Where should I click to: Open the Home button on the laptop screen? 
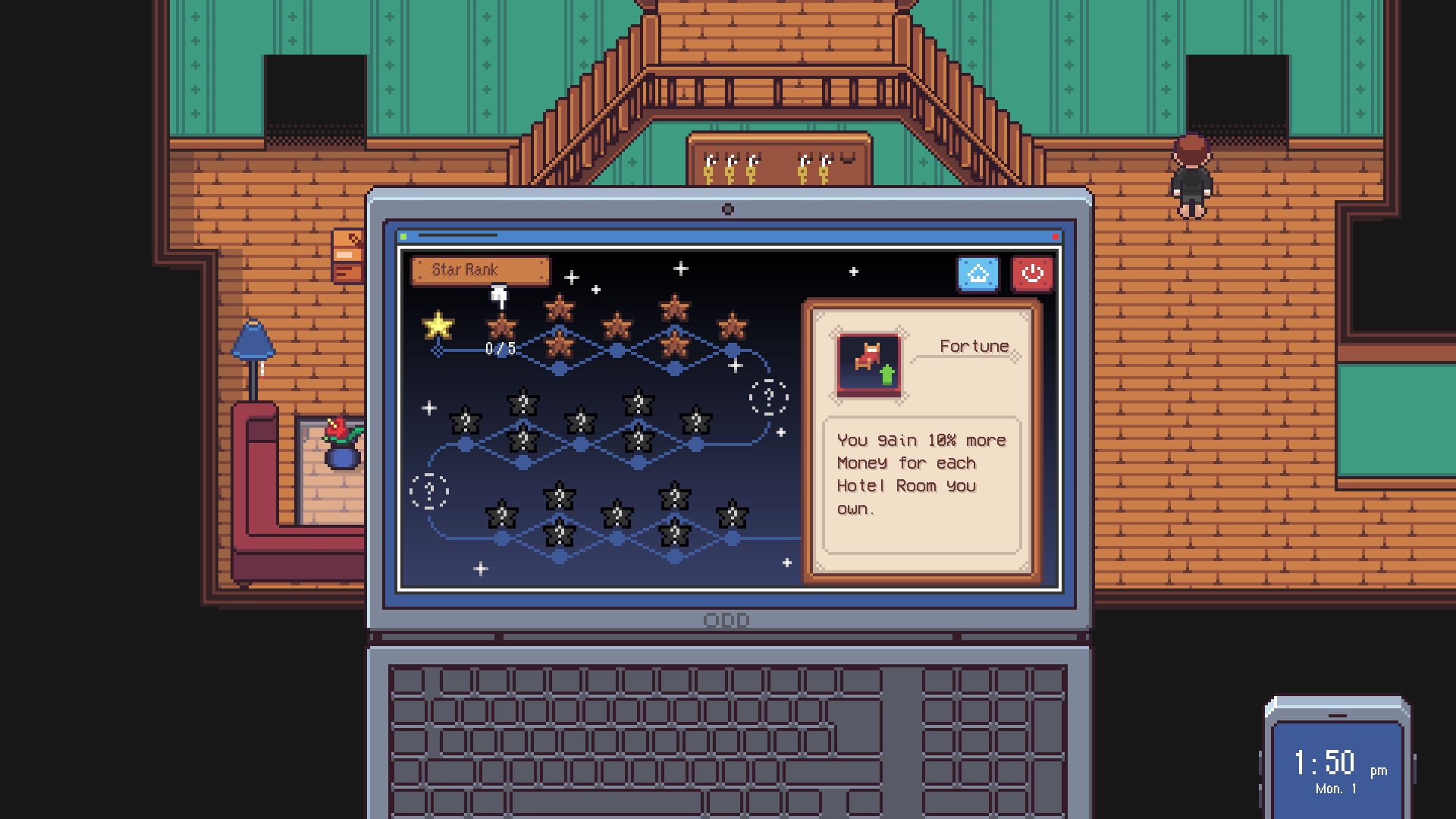978,274
